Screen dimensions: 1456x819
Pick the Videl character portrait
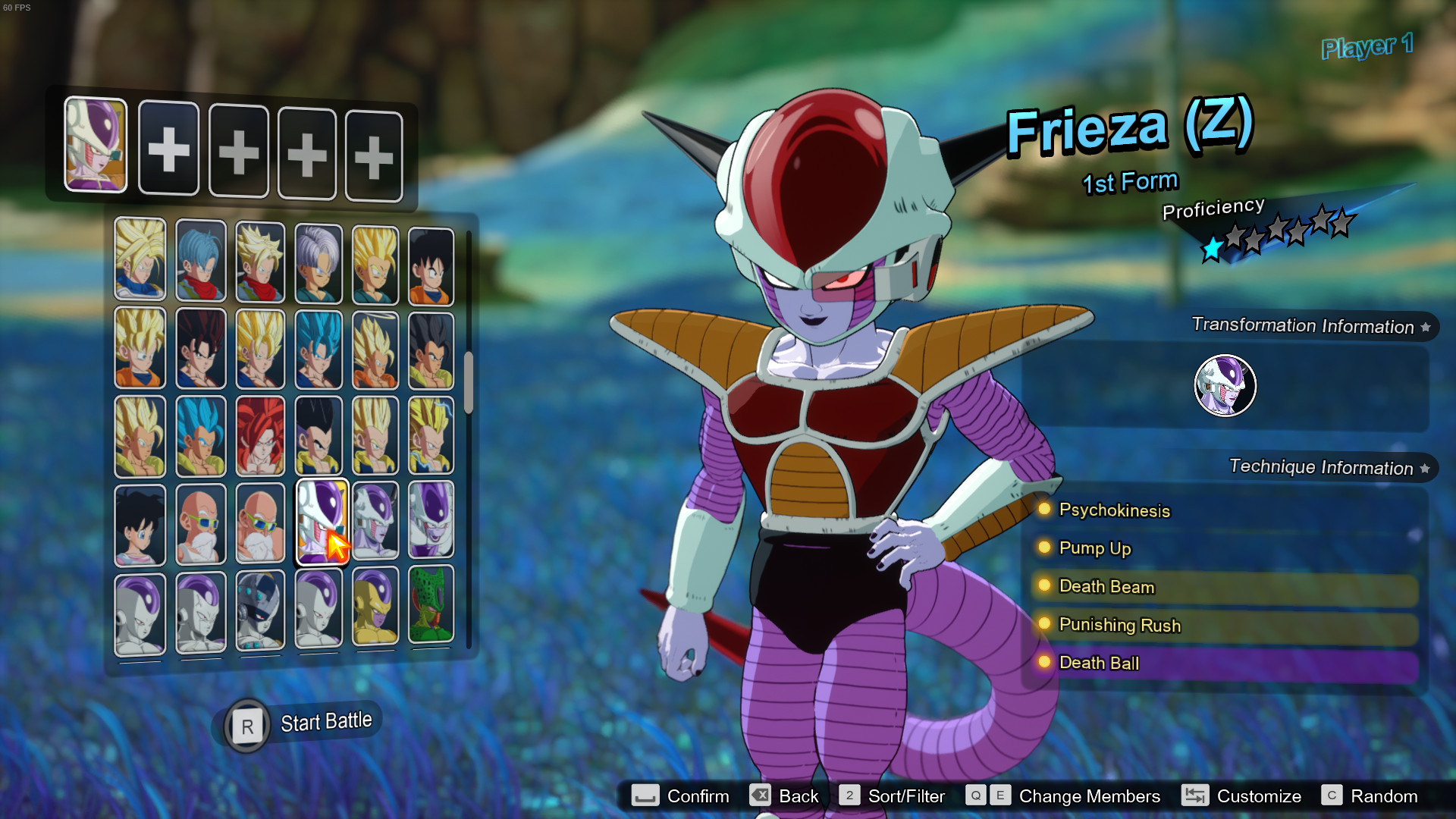click(140, 525)
